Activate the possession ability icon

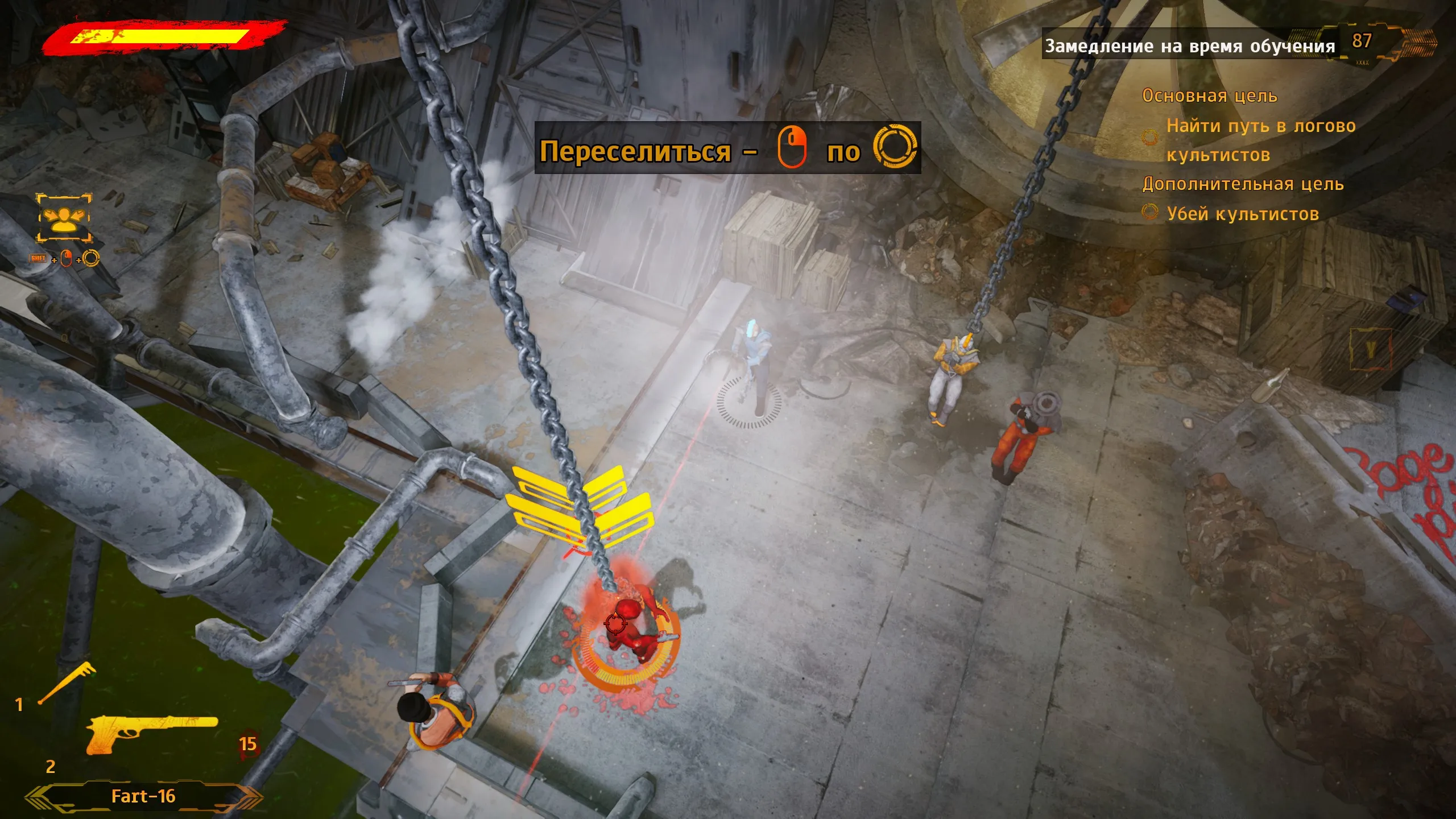(64, 217)
